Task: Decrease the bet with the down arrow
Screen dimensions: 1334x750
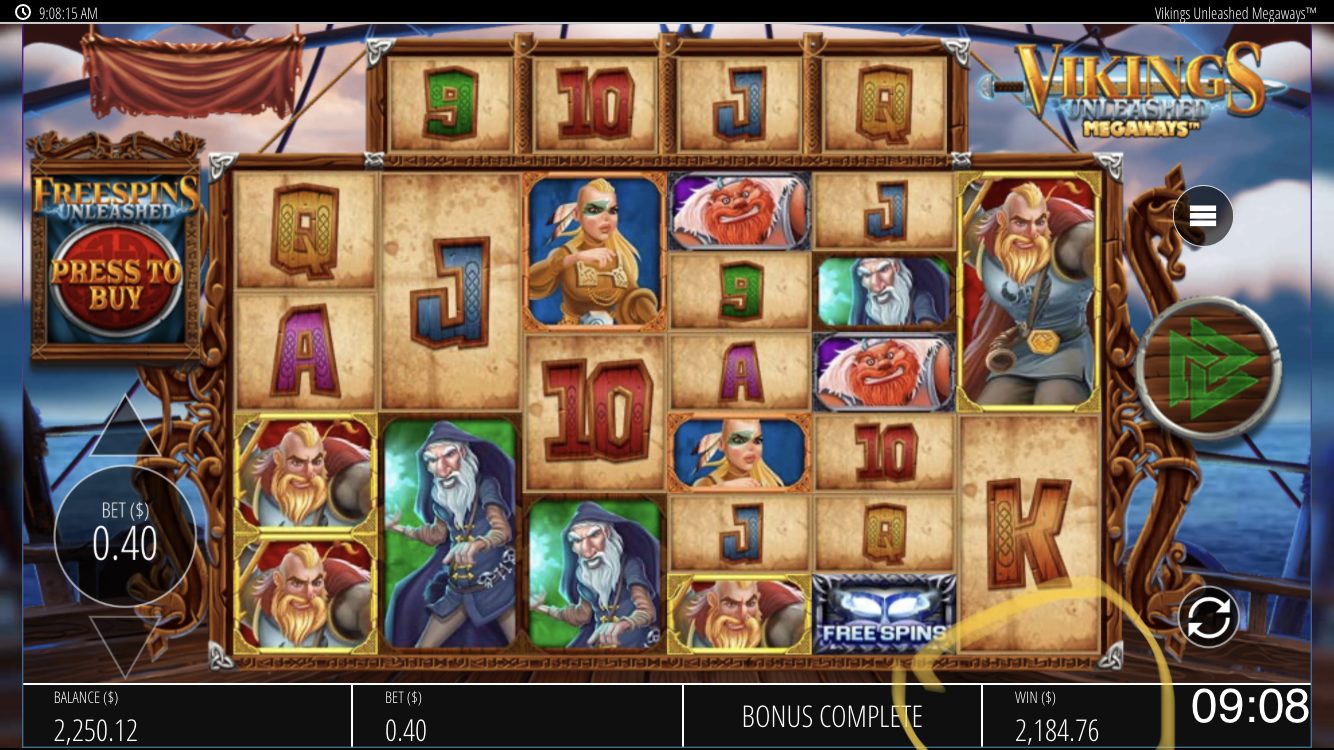Action: pos(125,644)
